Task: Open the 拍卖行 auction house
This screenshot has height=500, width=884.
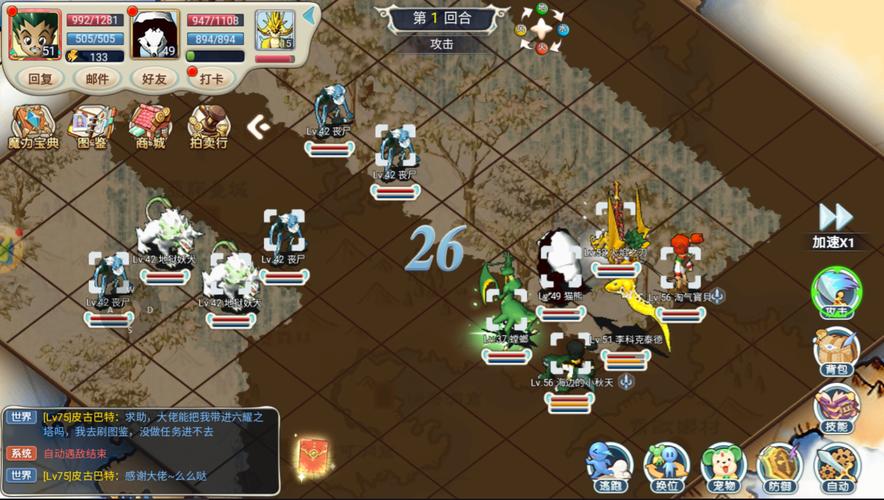Action: click(x=208, y=127)
